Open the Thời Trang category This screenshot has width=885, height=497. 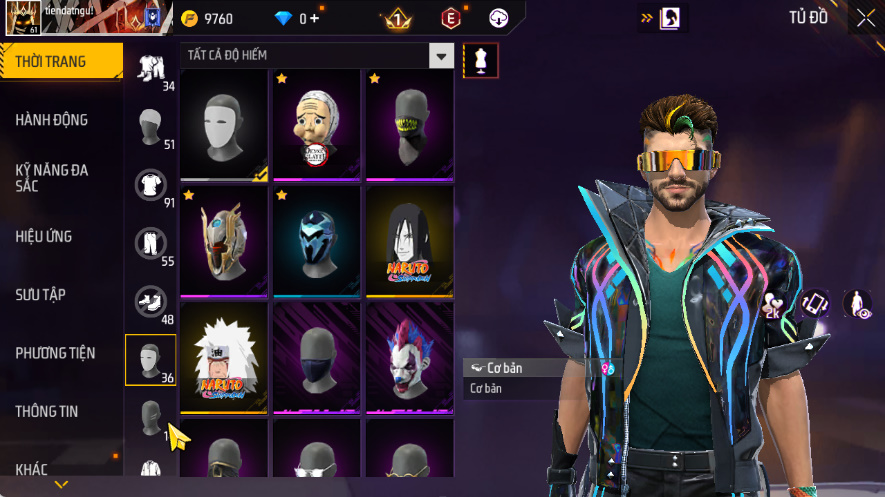60,62
